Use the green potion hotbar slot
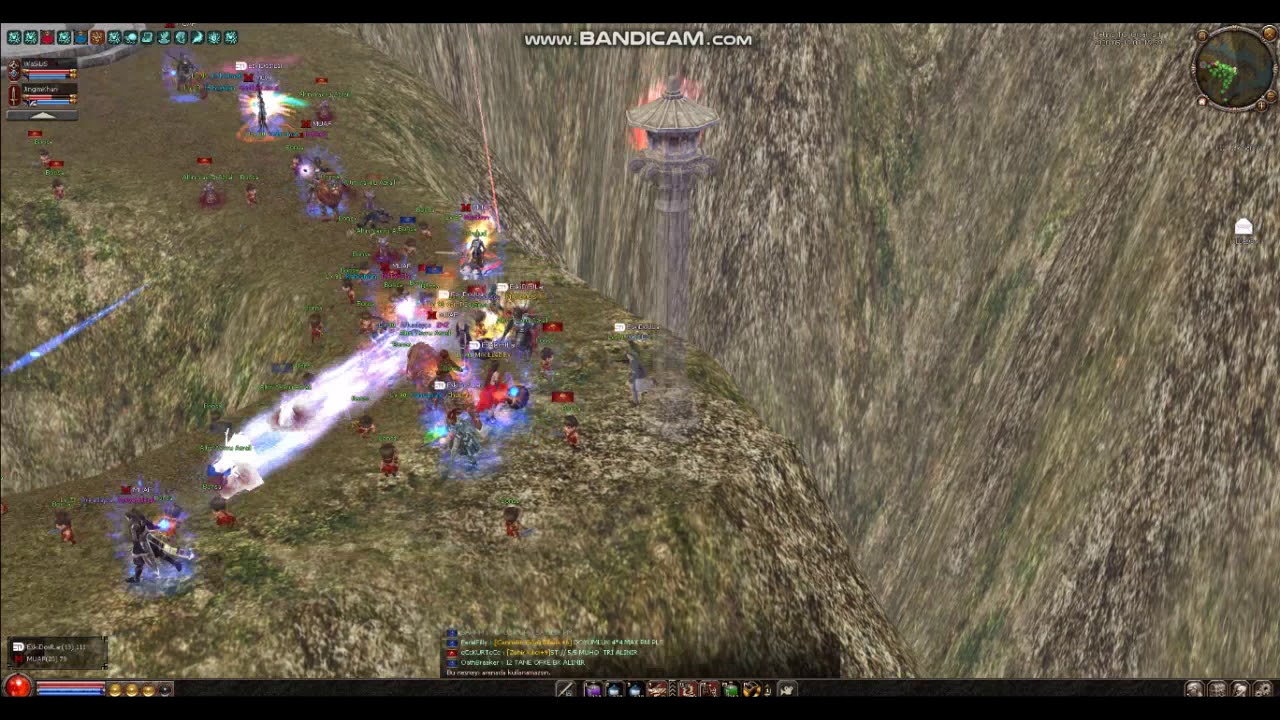This screenshot has width=1280, height=720. tap(731, 689)
